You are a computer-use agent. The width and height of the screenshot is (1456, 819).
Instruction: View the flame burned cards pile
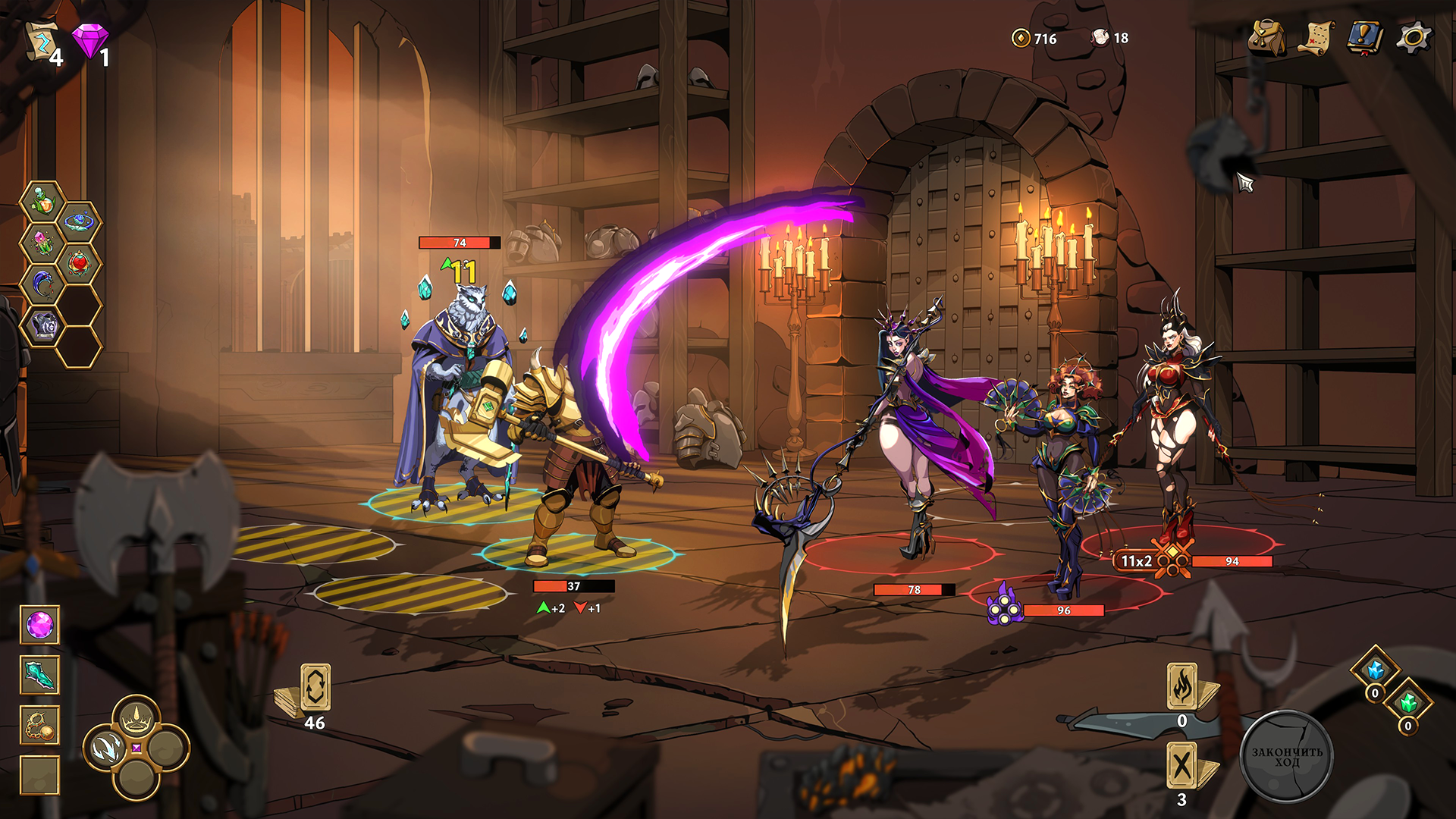(x=1182, y=686)
